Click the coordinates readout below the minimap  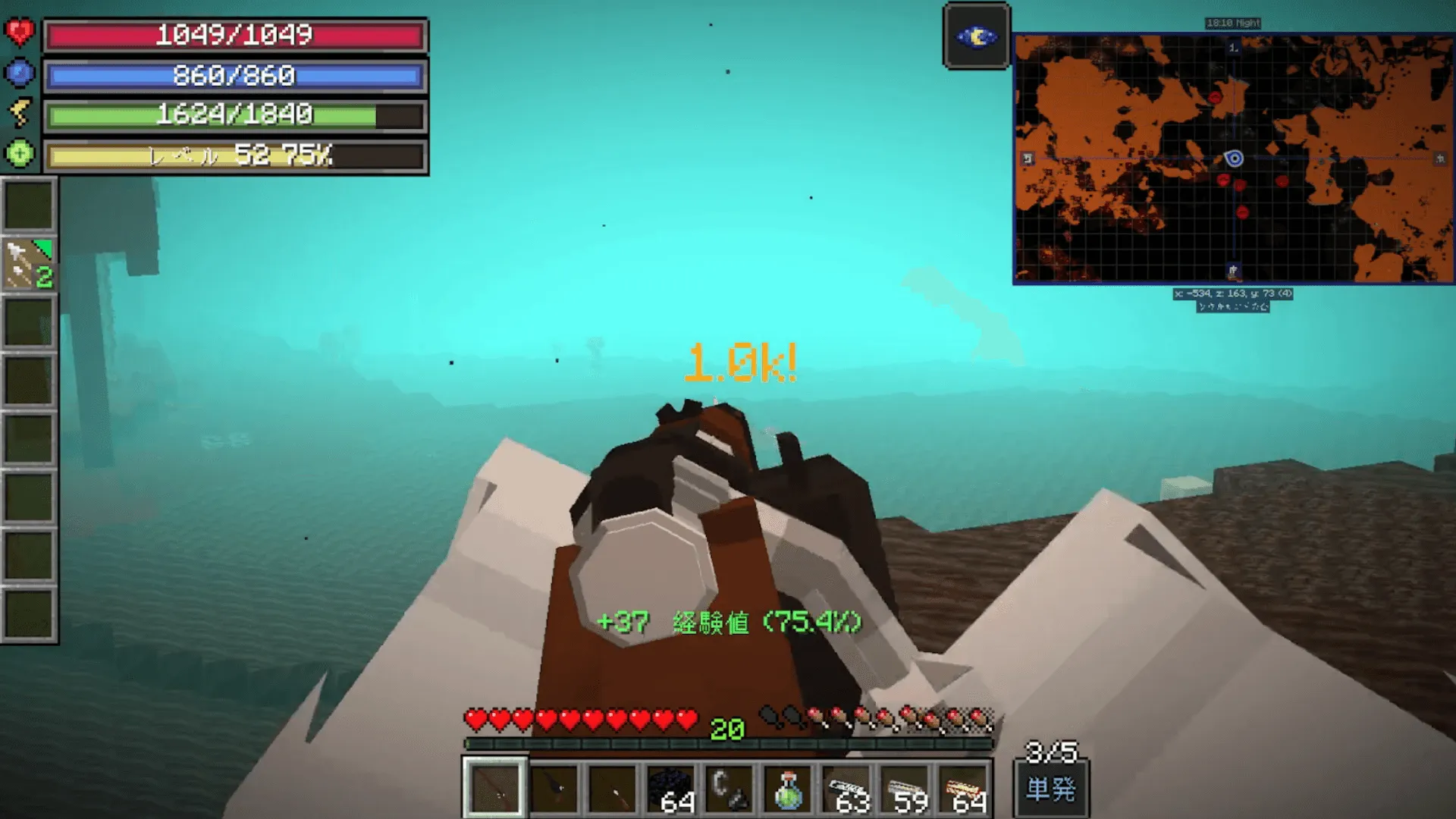(1233, 293)
